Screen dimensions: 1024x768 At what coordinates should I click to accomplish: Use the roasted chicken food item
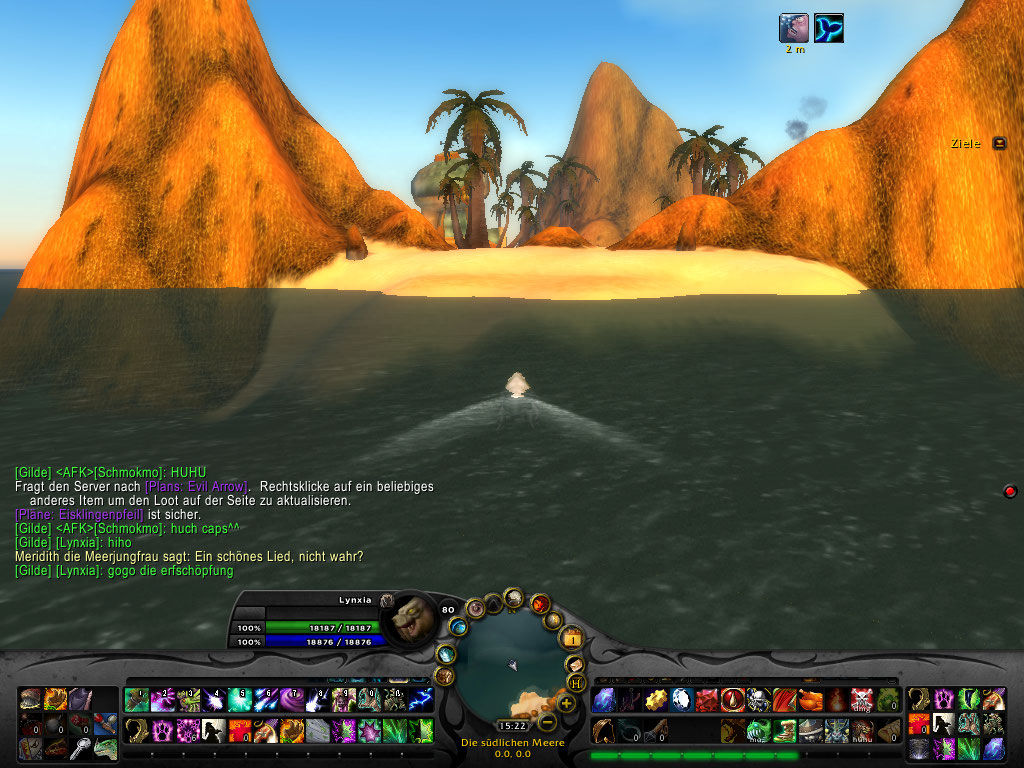(810, 700)
